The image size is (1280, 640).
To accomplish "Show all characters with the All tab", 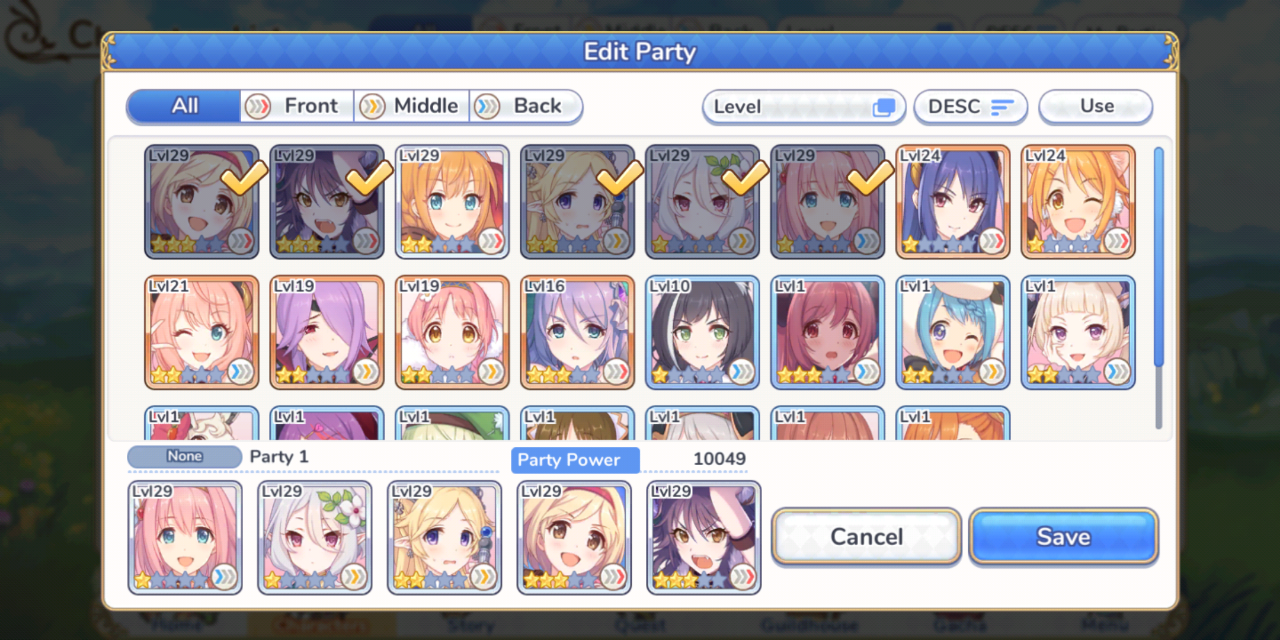I will click(185, 106).
